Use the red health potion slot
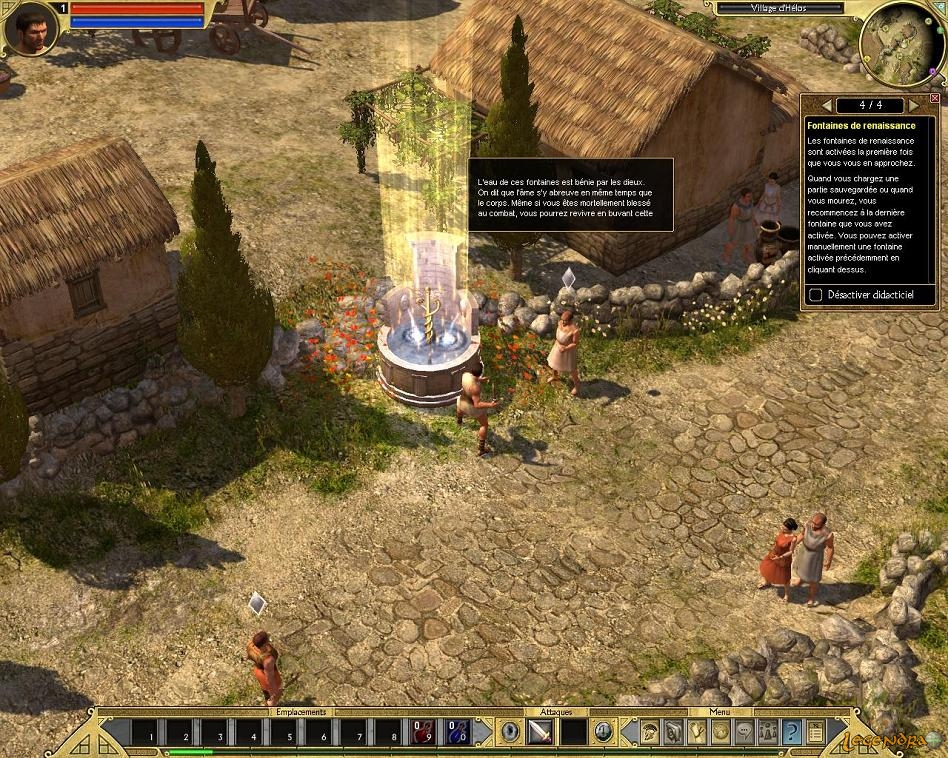 click(422, 732)
